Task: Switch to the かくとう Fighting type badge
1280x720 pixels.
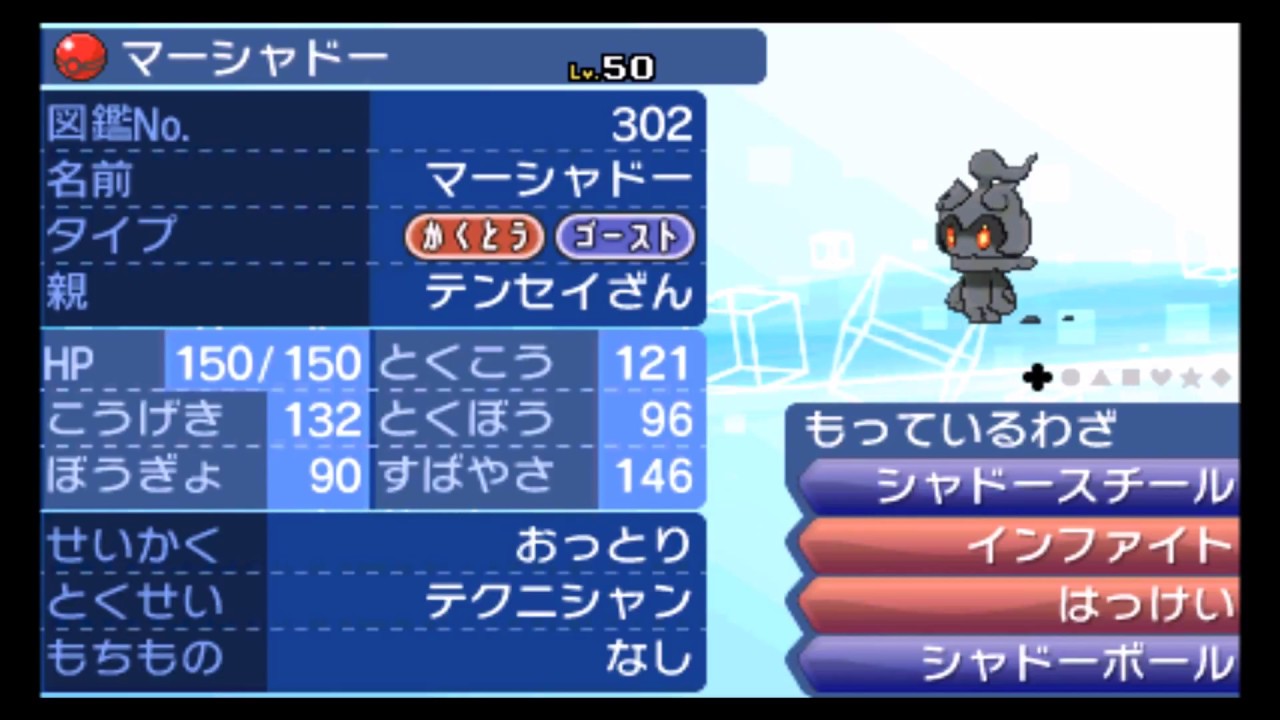Action: coord(474,237)
